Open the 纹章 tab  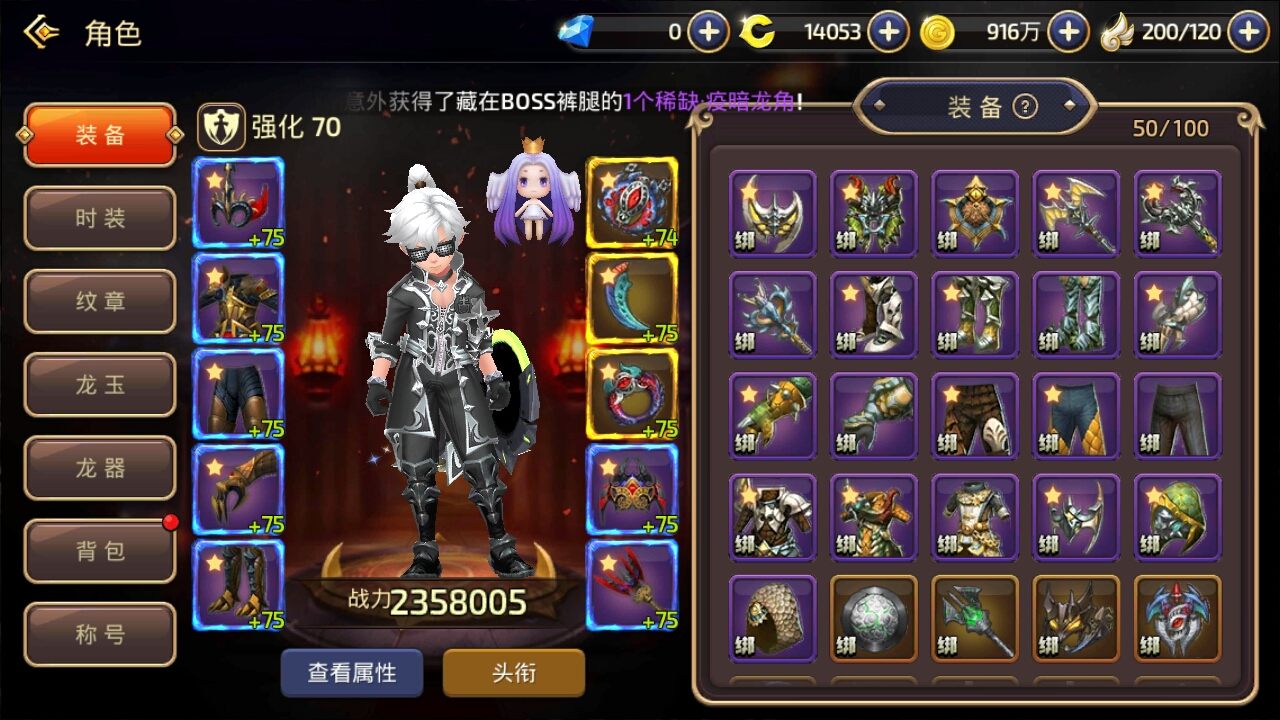pos(100,301)
